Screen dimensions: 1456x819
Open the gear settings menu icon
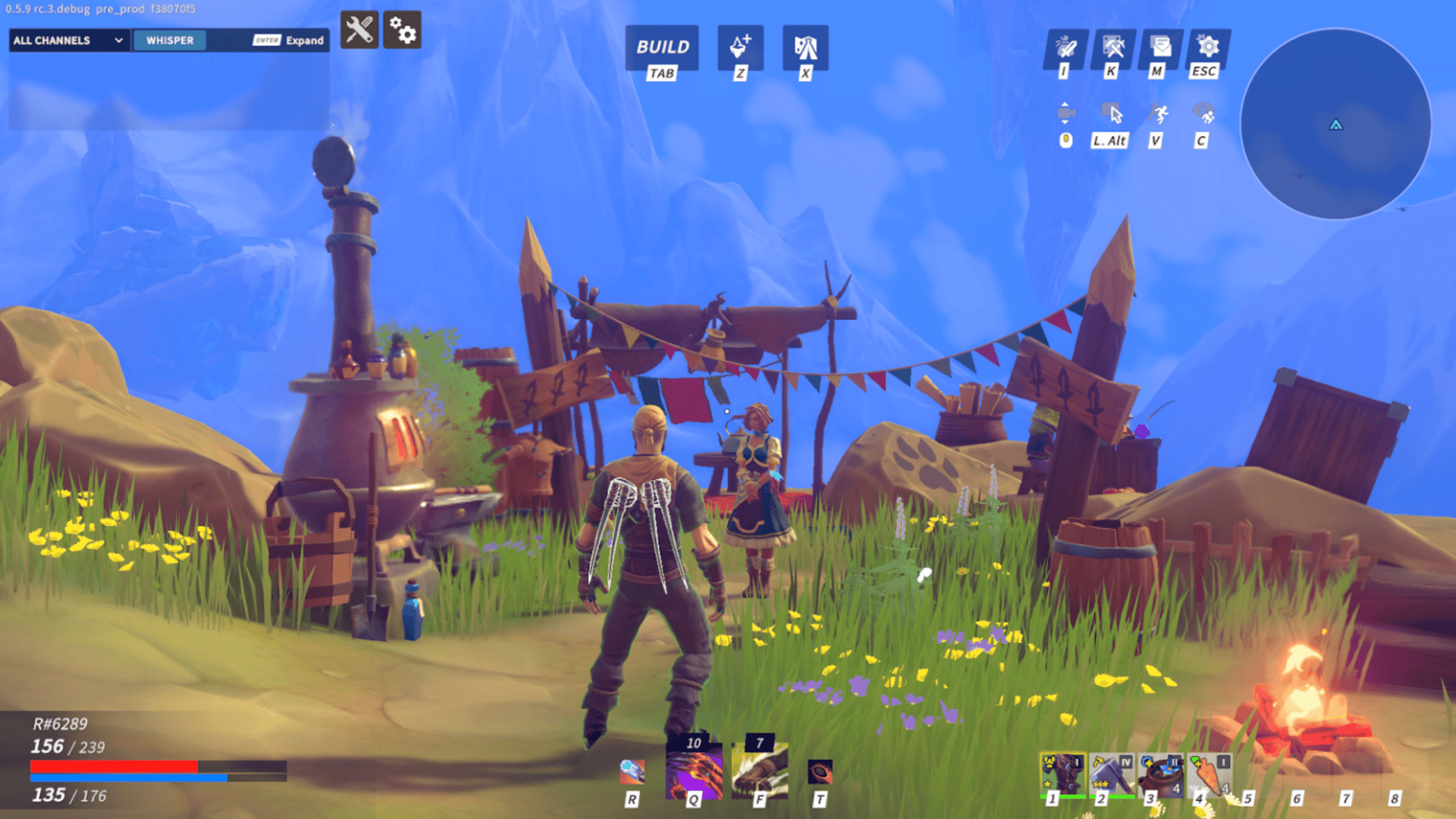[1207, 47]
